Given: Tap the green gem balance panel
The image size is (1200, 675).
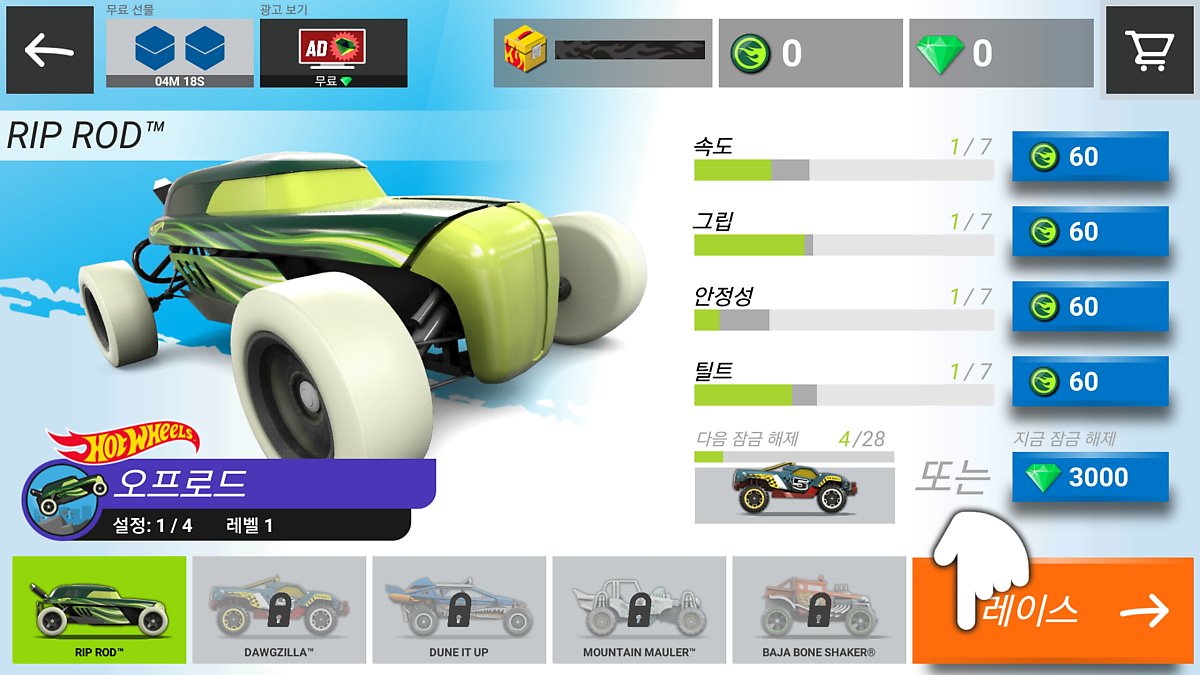Looking at the screenshot, I should pos(1000,53).
